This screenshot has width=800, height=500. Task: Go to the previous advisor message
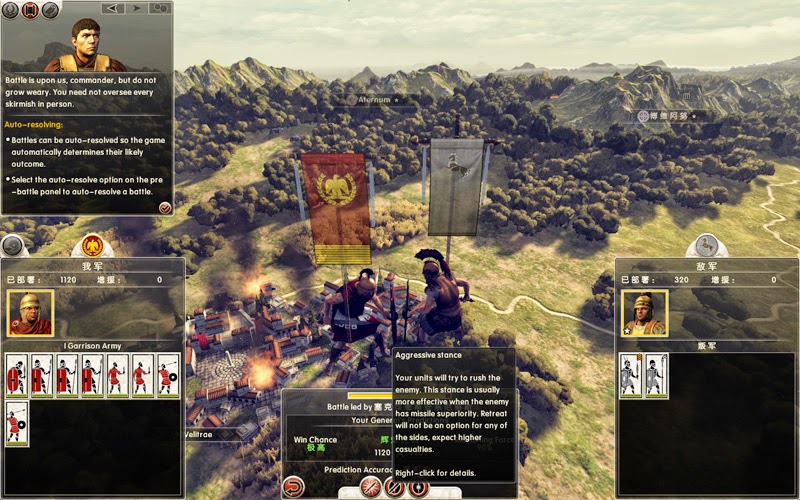click(x=112, y=8)
